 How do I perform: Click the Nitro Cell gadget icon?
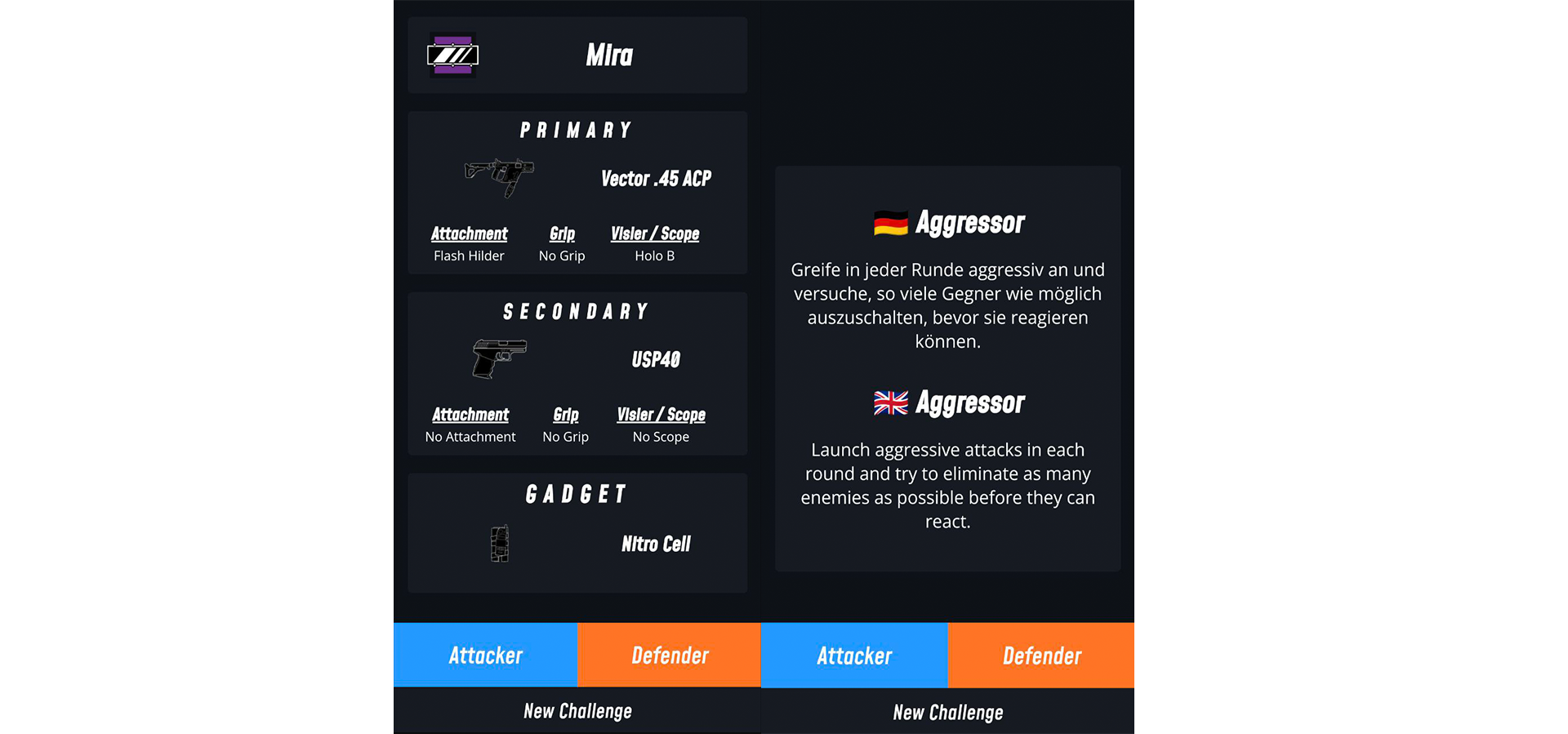(x=498, y=543)
